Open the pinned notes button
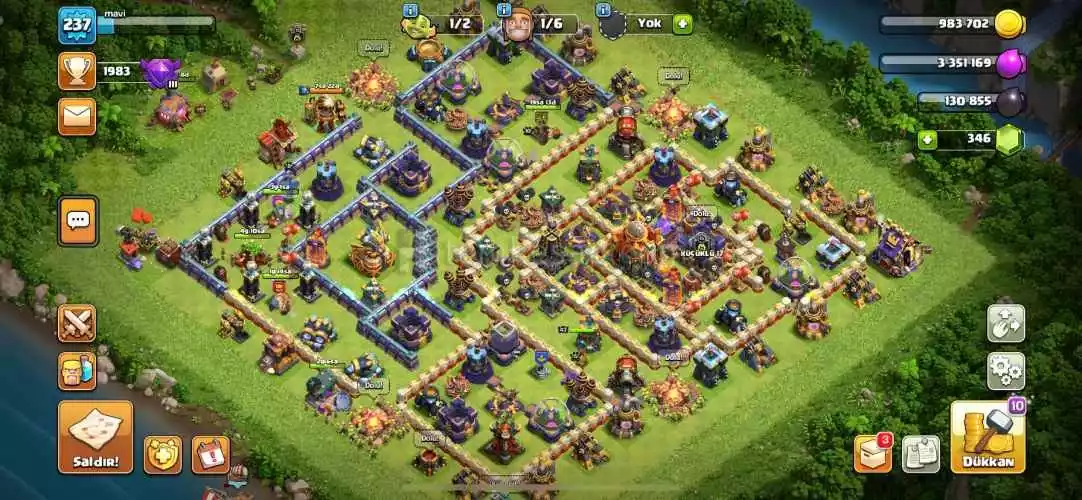The width and height of the screenshot is (1082, 500). pos(920,454)
